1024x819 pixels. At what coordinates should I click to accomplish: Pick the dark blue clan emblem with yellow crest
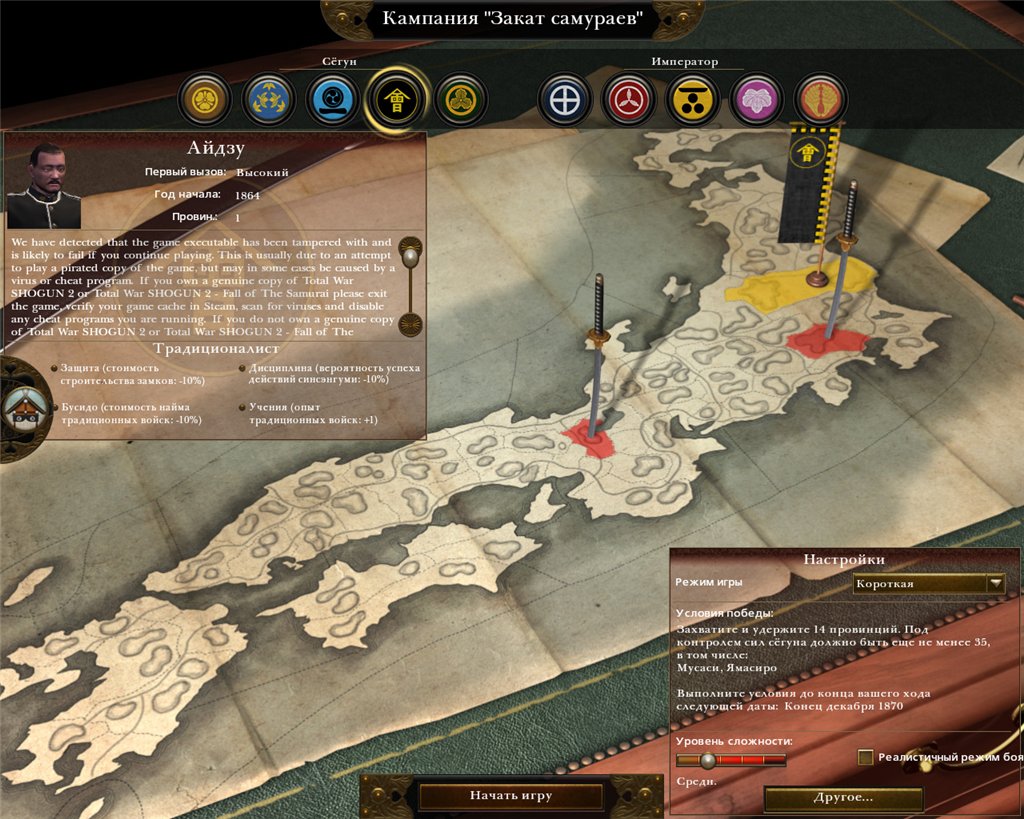(268, 100)
